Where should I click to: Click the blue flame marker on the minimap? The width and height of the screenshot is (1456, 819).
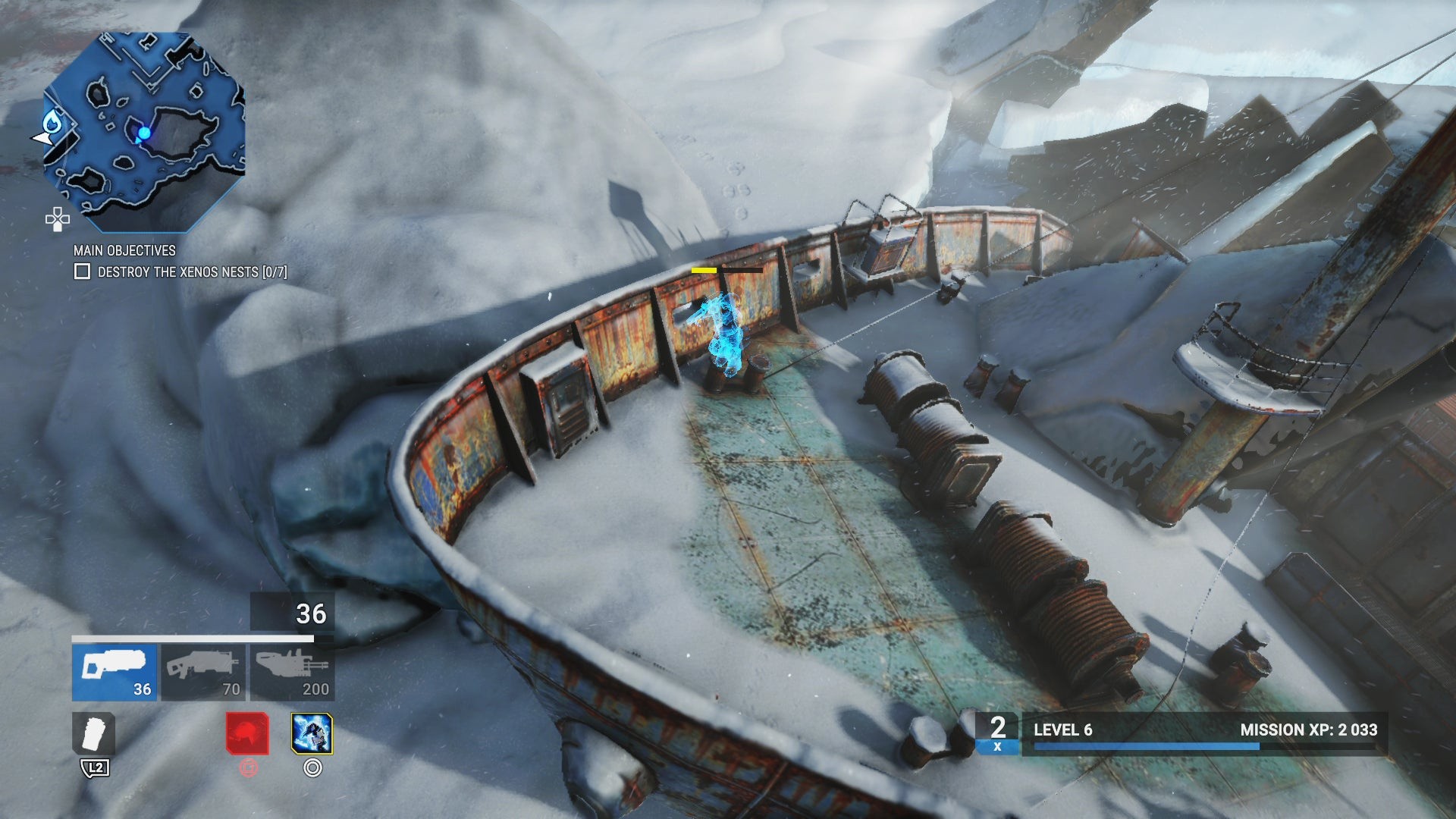pos(52,121)
